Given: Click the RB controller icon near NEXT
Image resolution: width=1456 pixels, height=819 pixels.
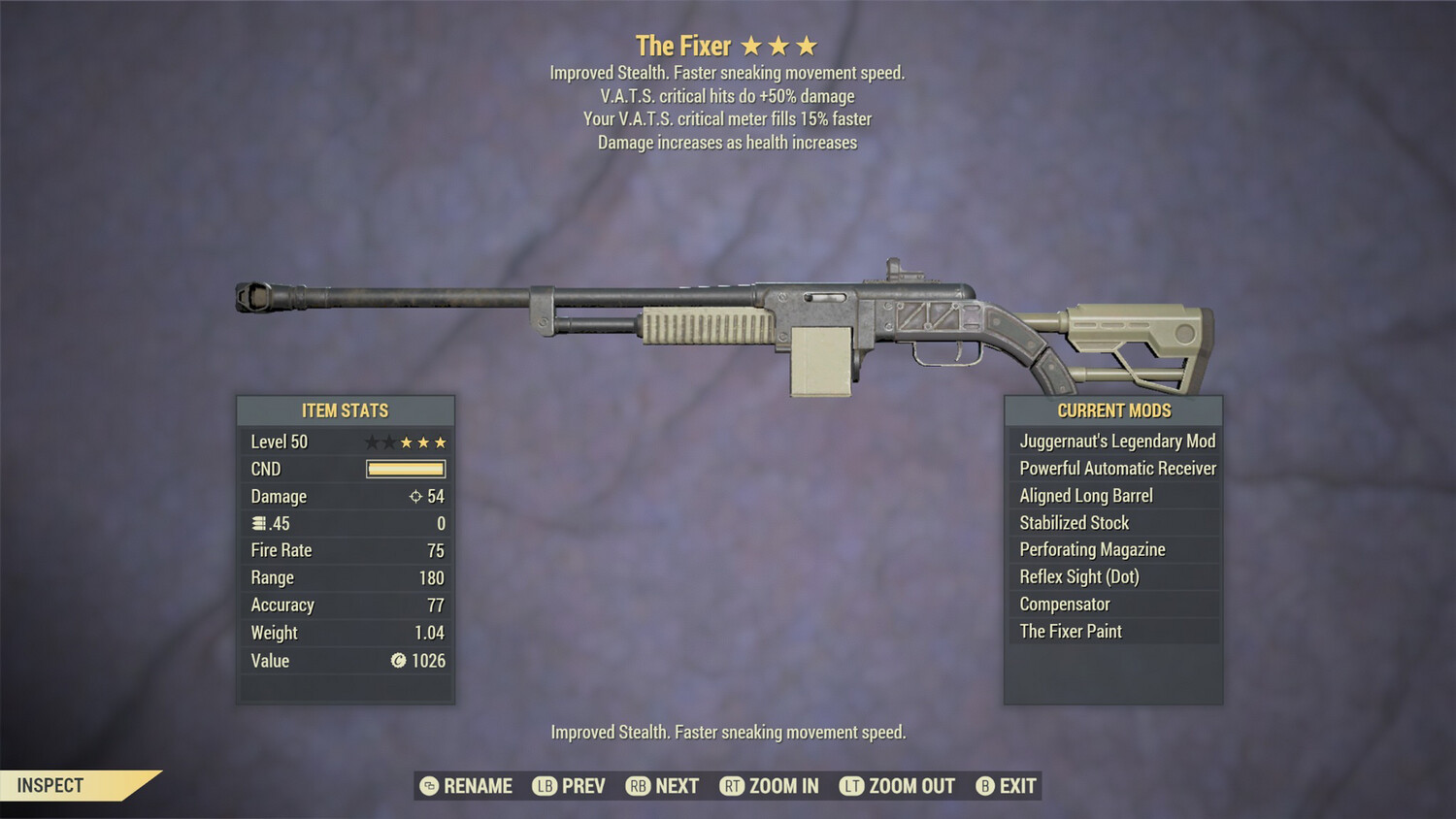Looking at the screenshot, I should [638, 786].
